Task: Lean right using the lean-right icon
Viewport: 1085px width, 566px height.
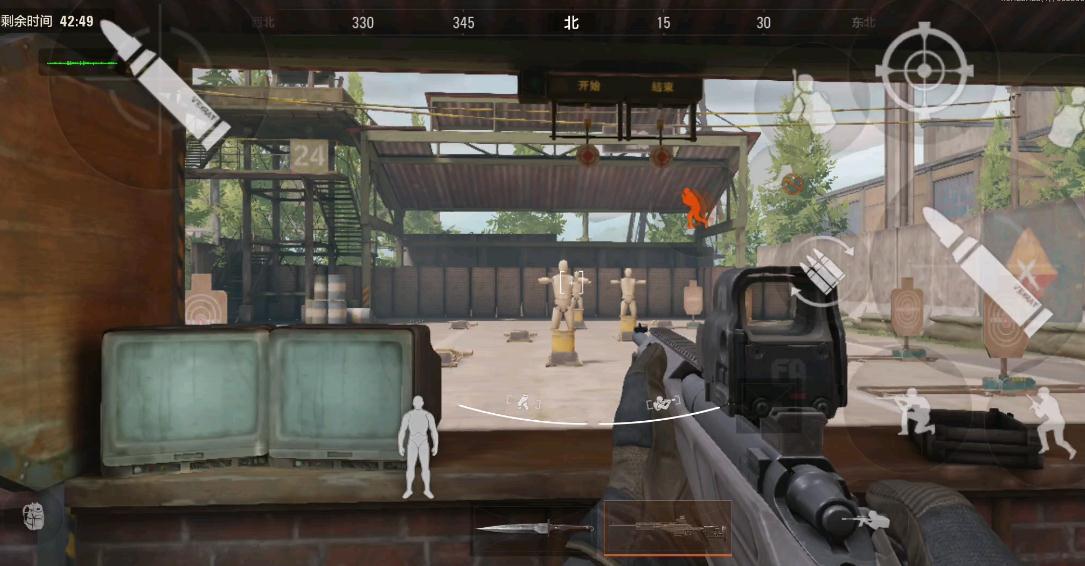Action: (662, 403)
